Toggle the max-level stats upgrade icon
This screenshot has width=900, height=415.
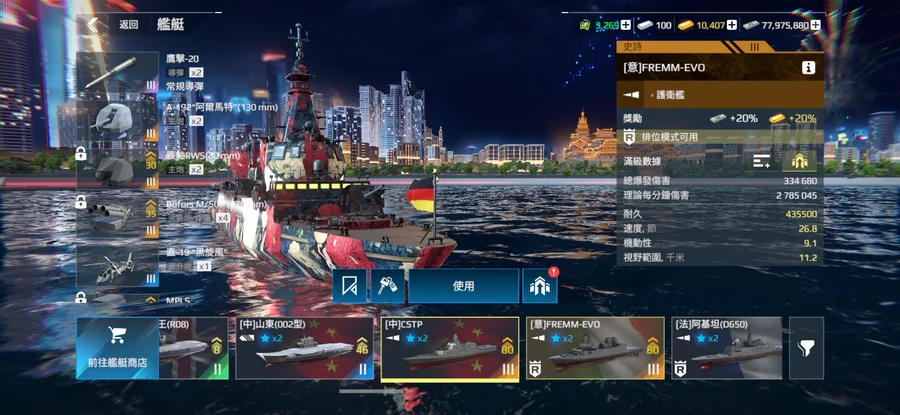click(799, 161)
